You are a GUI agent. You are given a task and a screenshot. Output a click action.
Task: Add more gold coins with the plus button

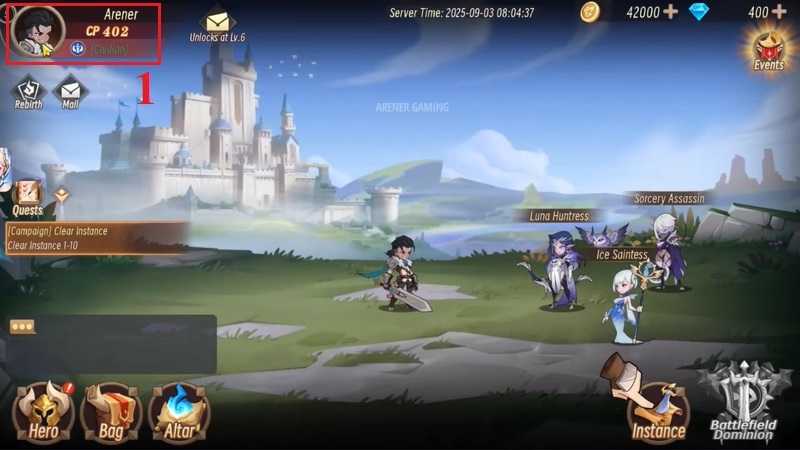coord(670,12)
